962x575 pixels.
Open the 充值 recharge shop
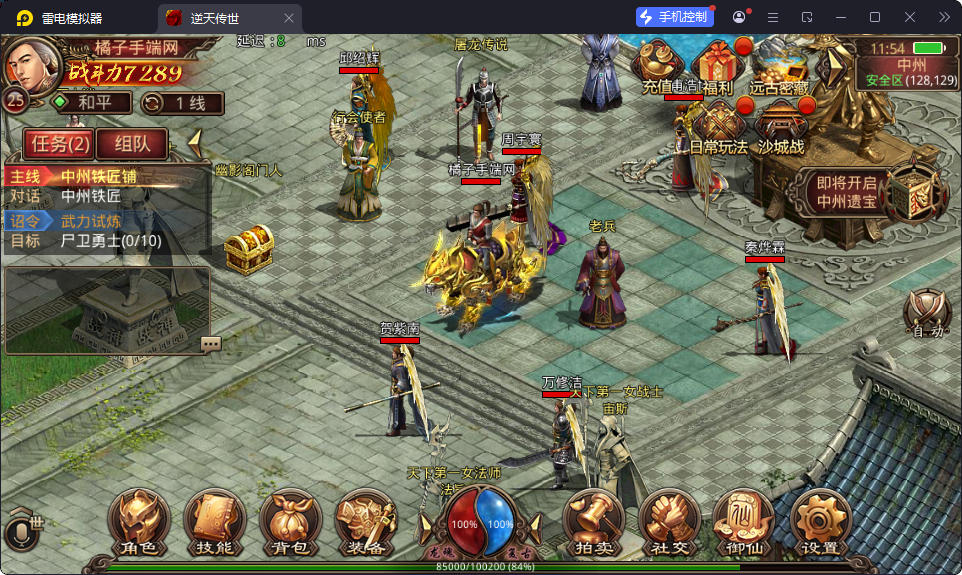coord(659,68)
